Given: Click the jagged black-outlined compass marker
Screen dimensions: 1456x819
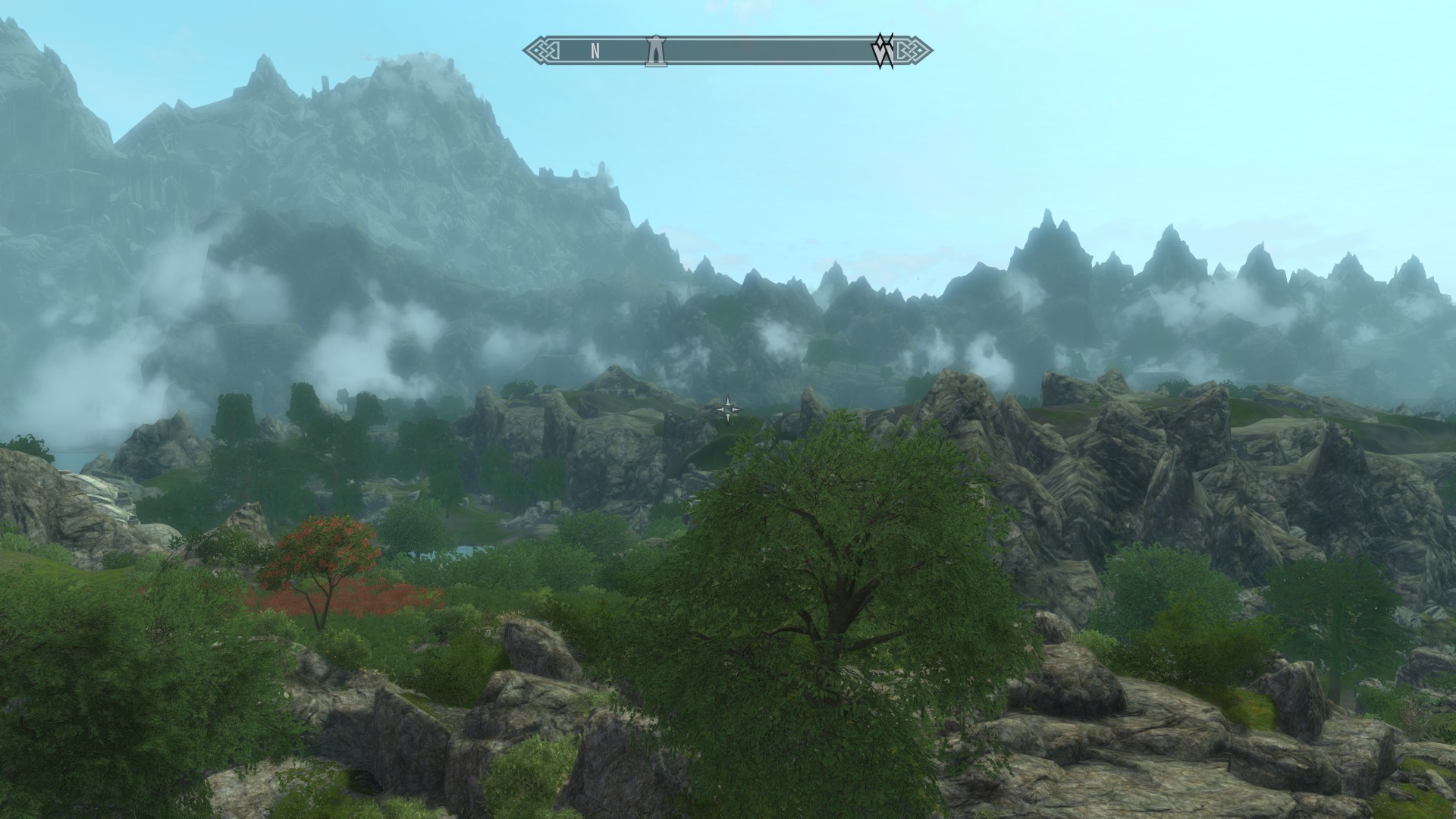Looking at the screenshot, I should (x=883, y=51).
